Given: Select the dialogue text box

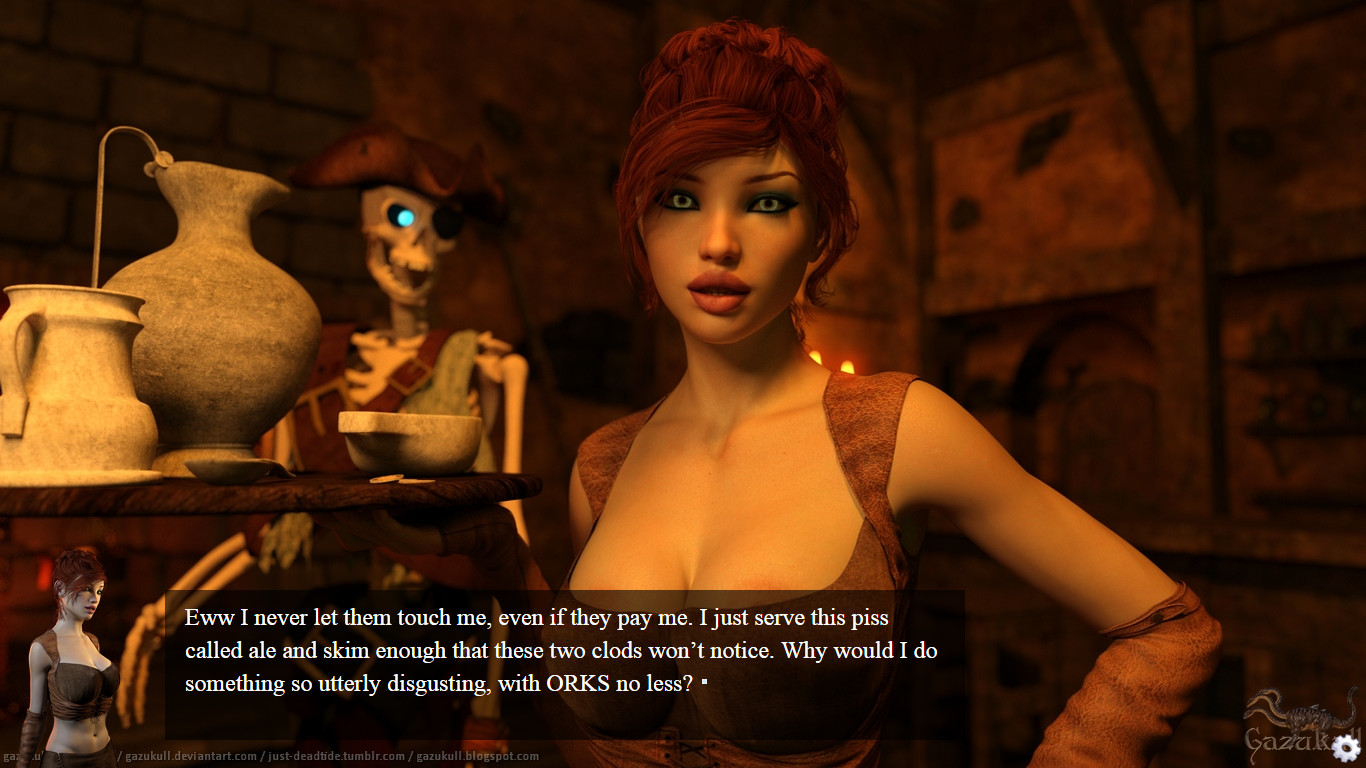Looking at the screenshot, I should coord(560,649).
